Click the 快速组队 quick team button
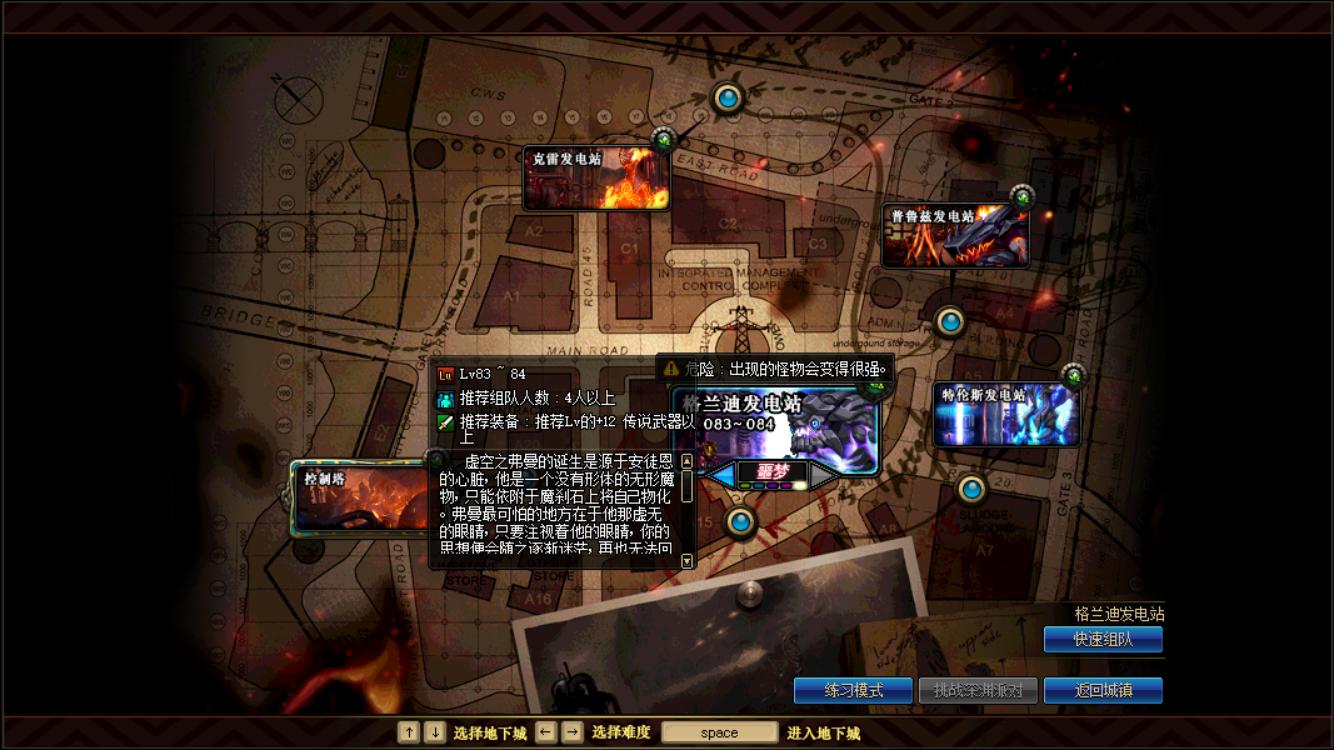Viewport: 1334px width, 750px height. [1103, 640]
